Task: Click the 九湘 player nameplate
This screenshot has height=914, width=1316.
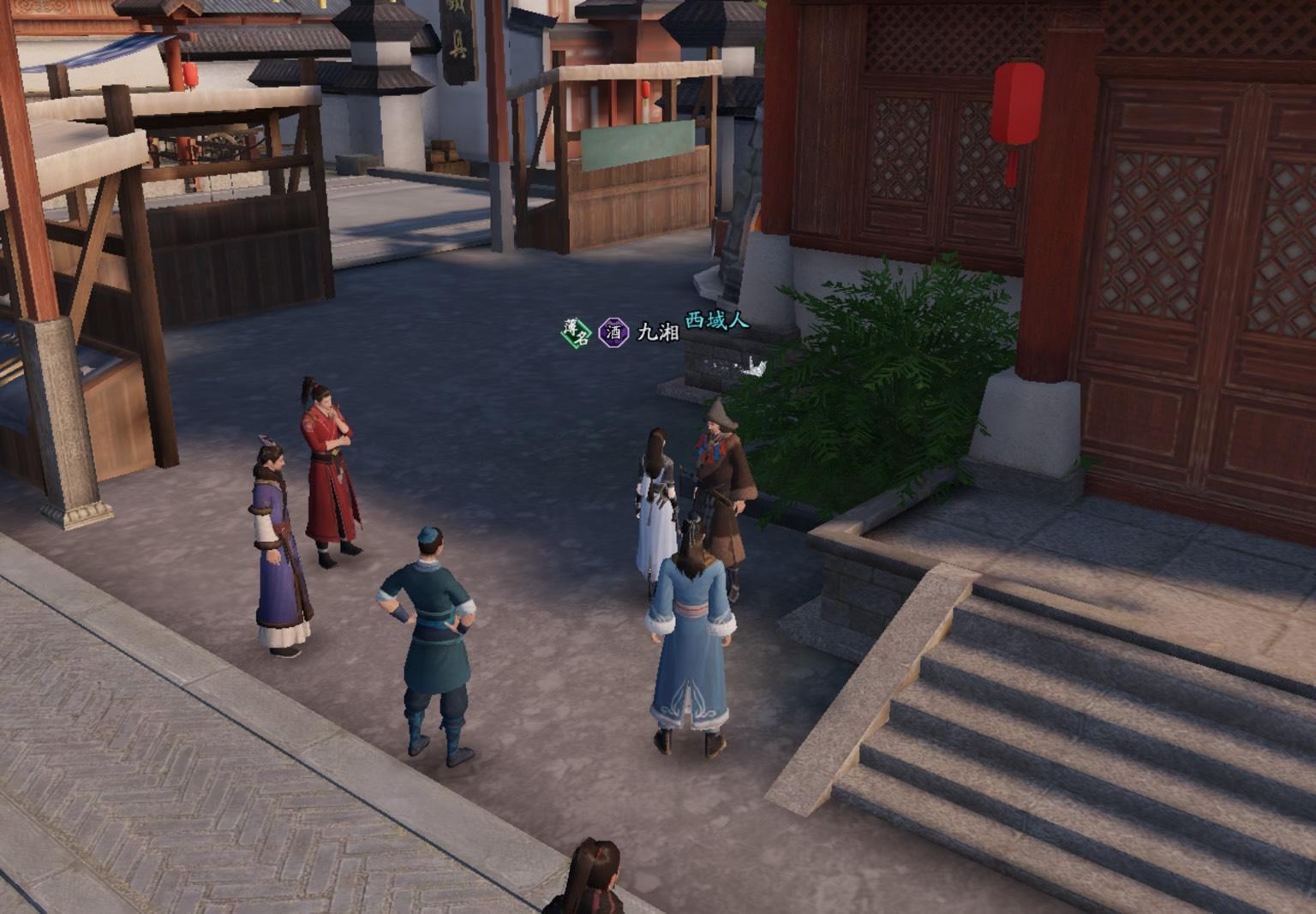Action: pyautogui.click(x=658, y=332)
